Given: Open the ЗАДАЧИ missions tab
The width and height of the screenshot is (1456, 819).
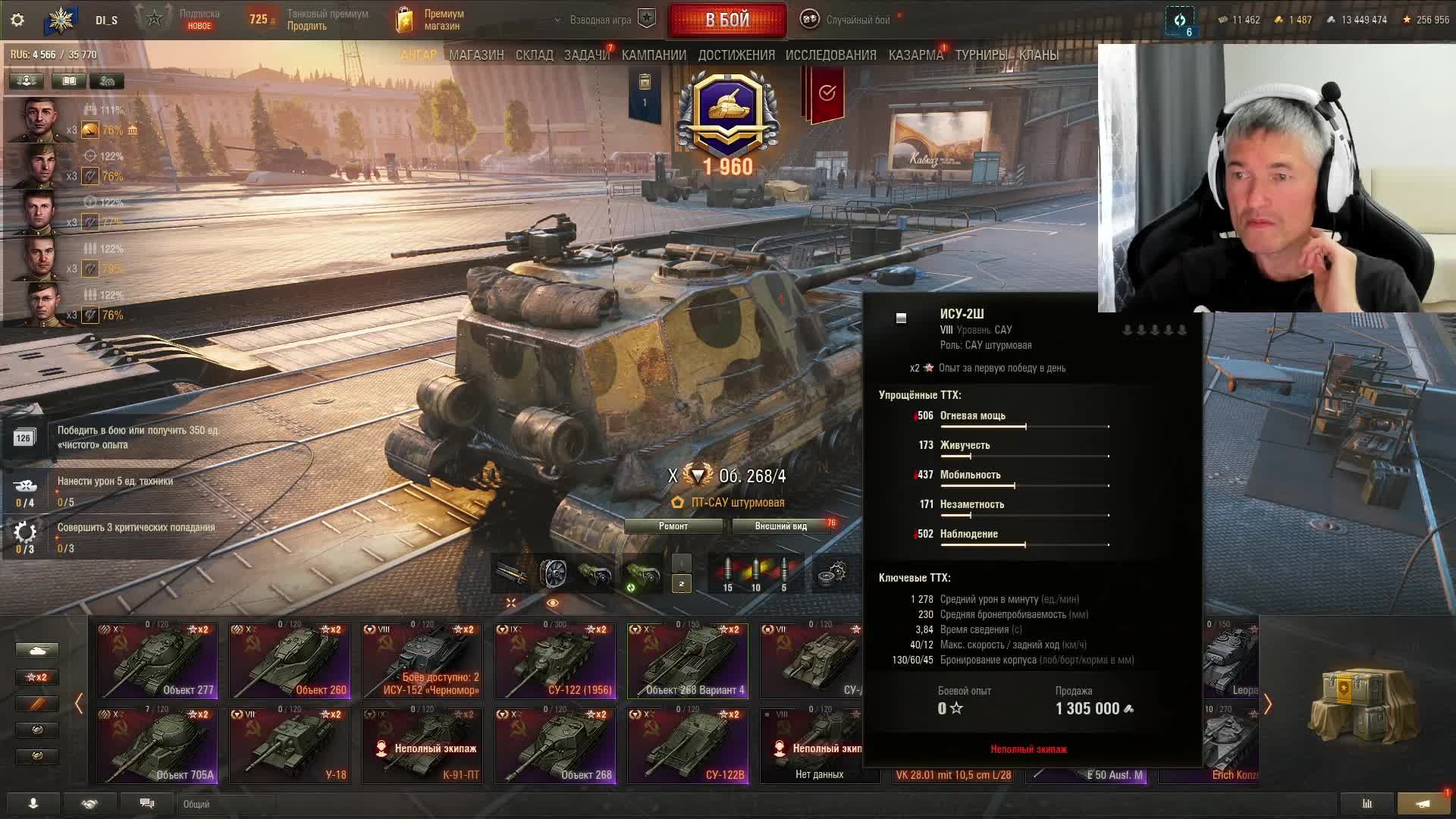Looking at the screenshot, I should [586, 55].
